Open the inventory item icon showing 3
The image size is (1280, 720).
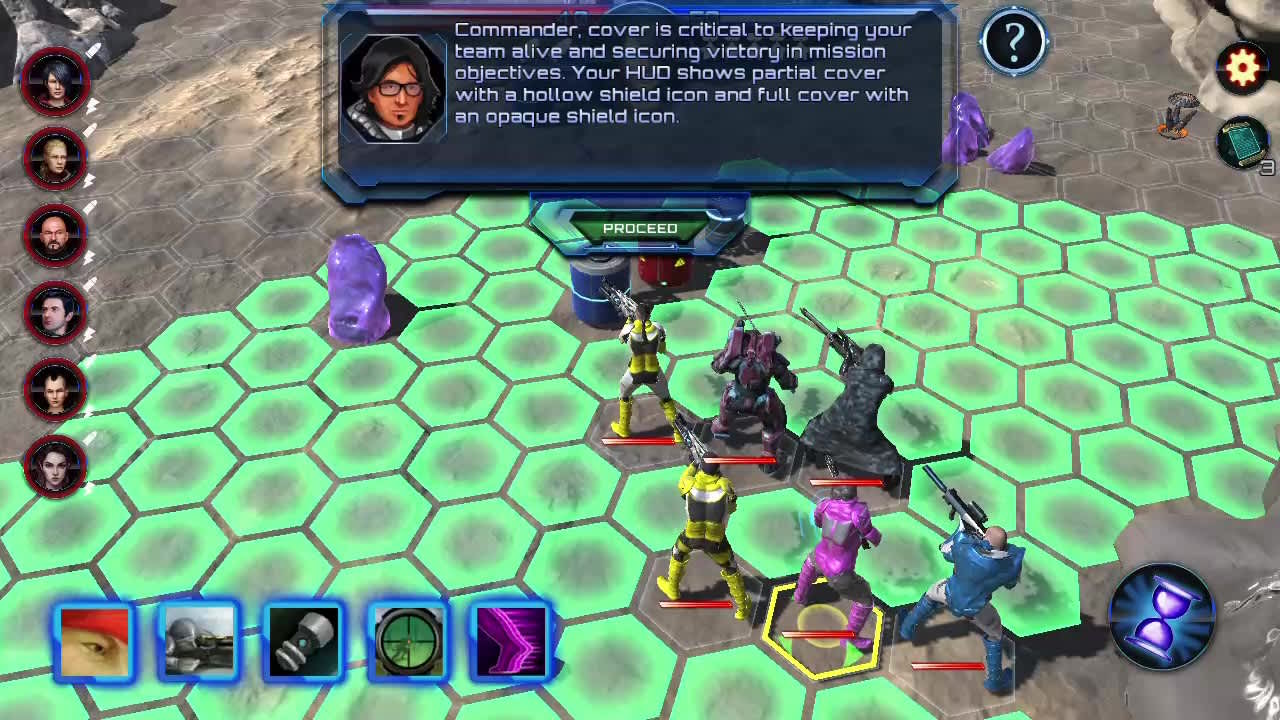click(x=1240, y=143)
